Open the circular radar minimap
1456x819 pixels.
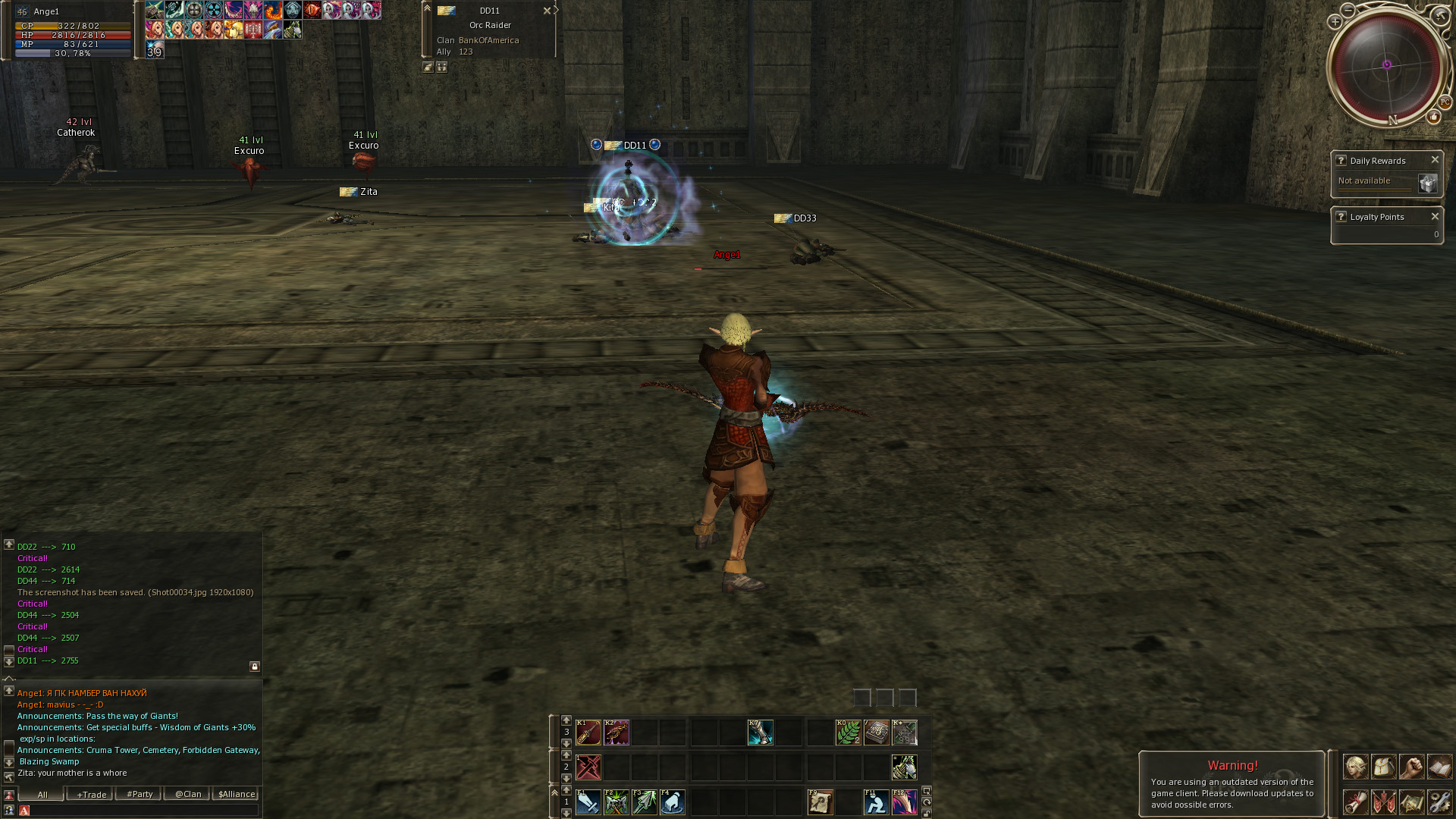[1386, 65]
